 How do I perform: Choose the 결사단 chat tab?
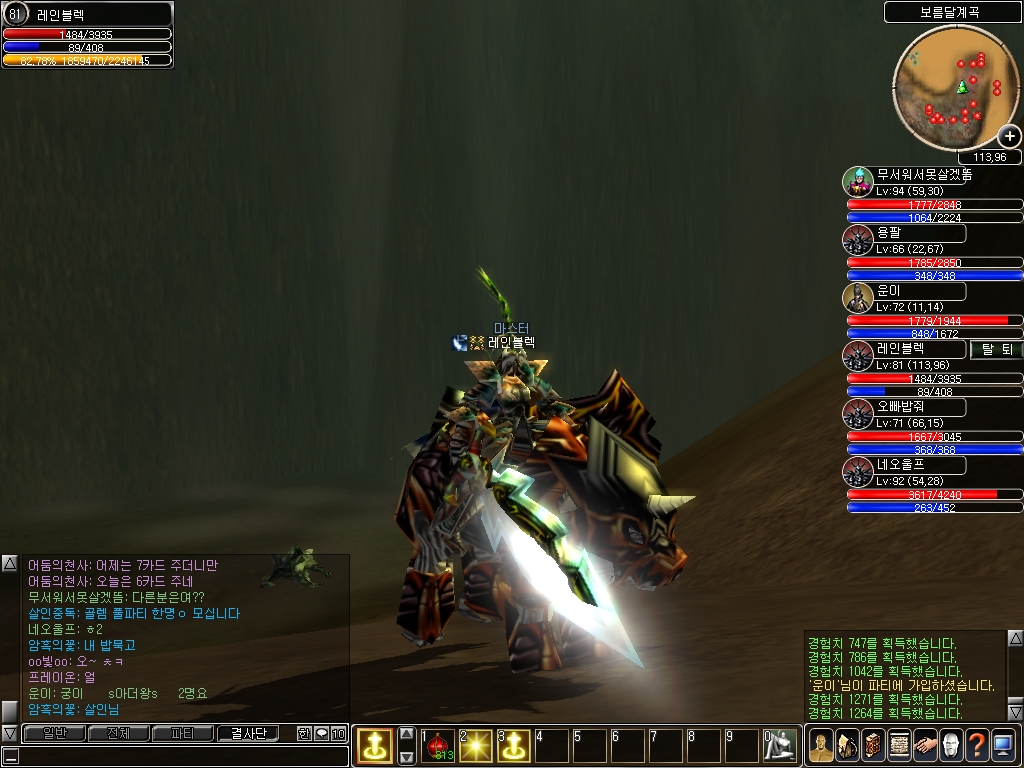(247, 733)
